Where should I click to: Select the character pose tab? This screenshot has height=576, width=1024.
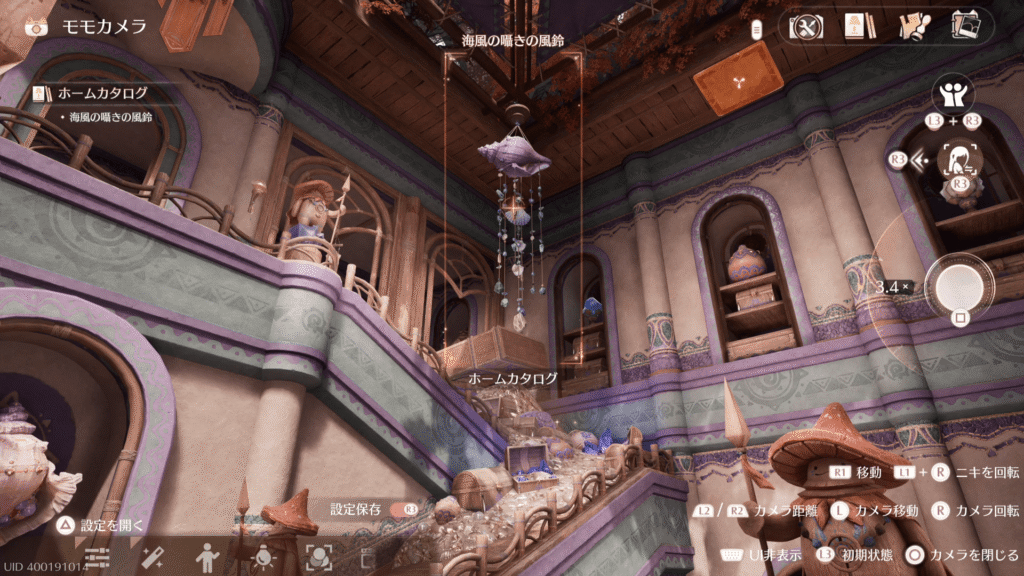[x=207, y=555]
